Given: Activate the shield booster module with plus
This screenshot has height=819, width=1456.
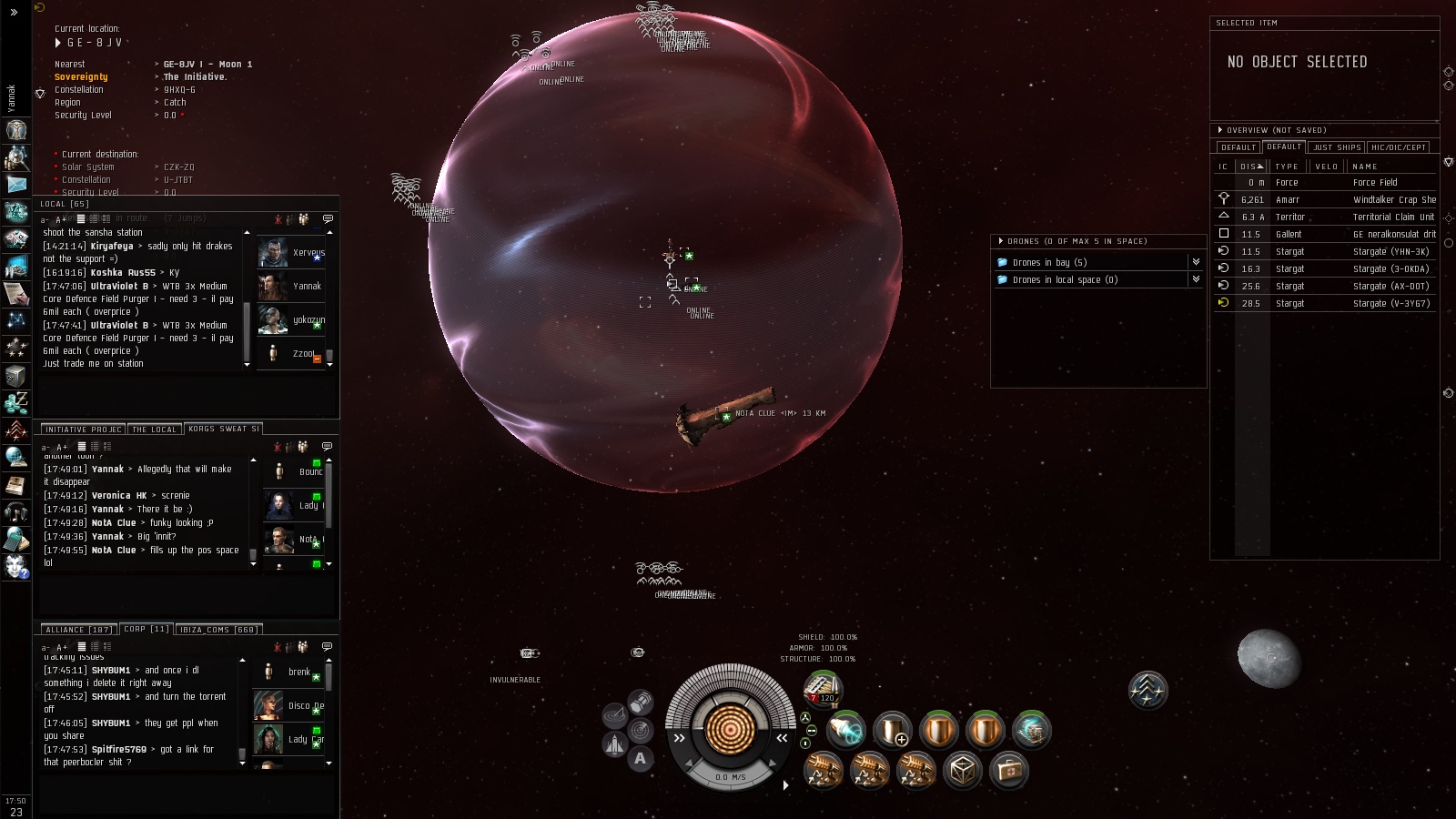Looking at the screenshot, I should [x=892, y=730].
